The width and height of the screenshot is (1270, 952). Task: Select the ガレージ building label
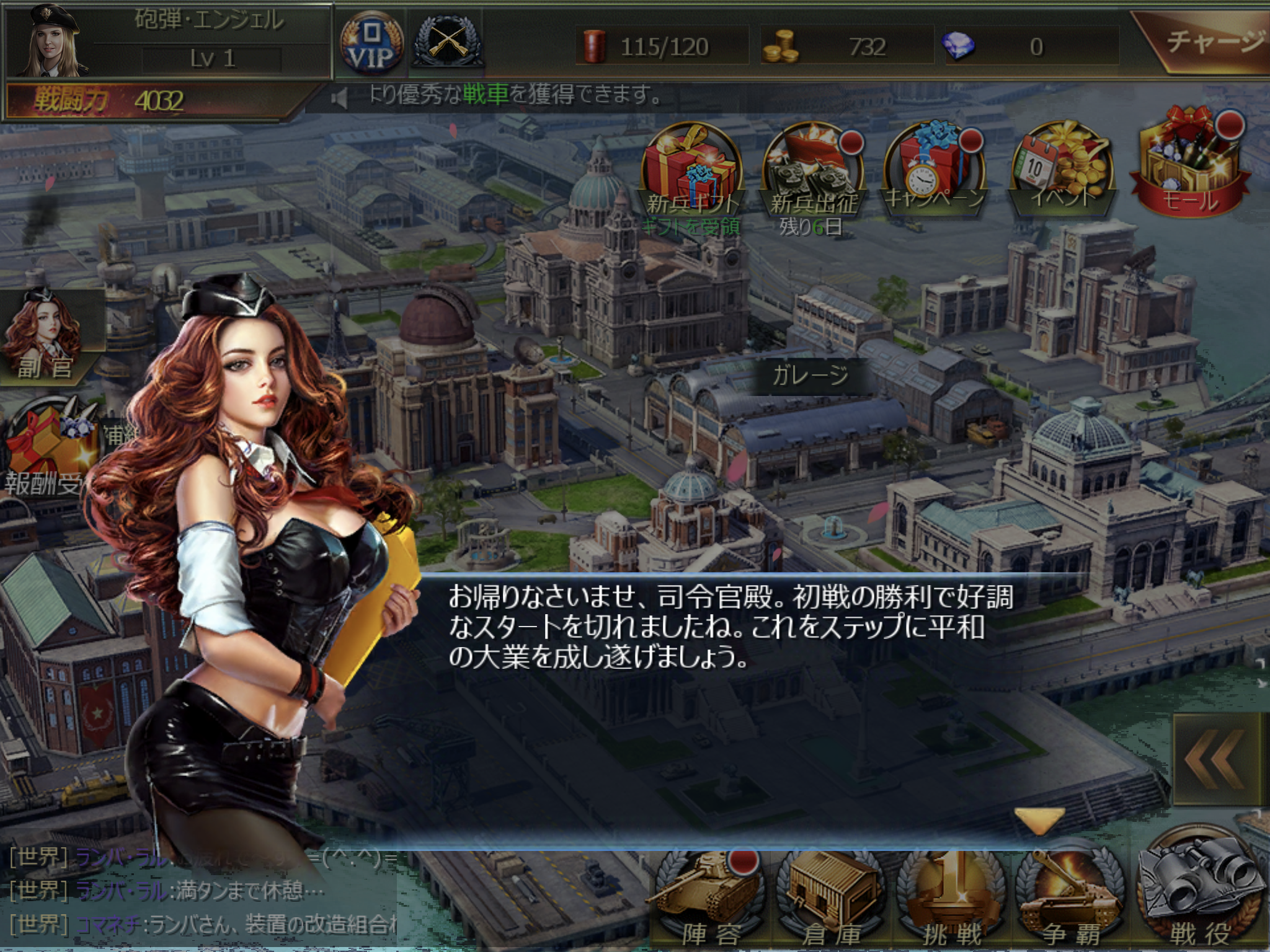[810, 376]
